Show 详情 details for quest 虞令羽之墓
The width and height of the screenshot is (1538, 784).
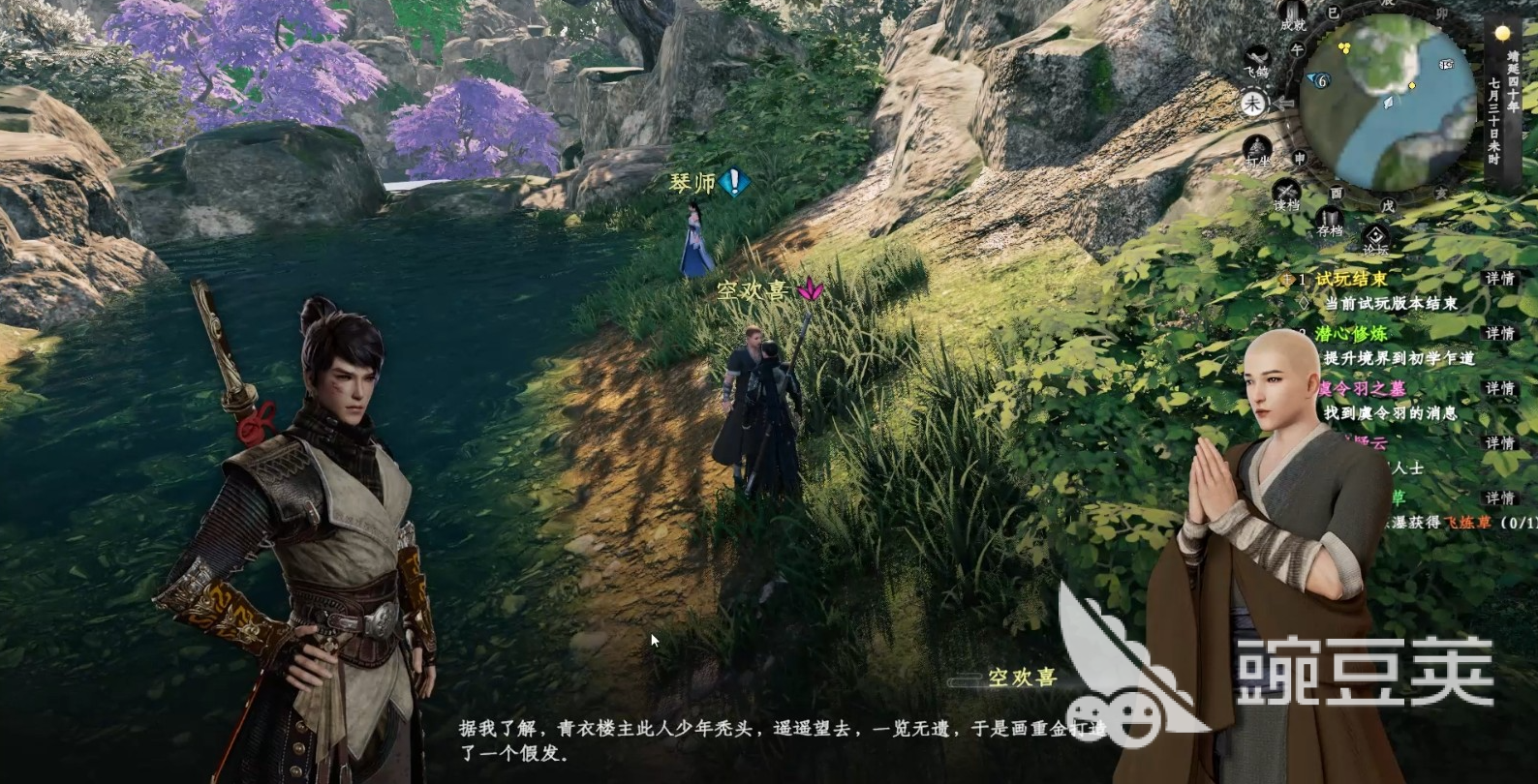coord(1499,388)
